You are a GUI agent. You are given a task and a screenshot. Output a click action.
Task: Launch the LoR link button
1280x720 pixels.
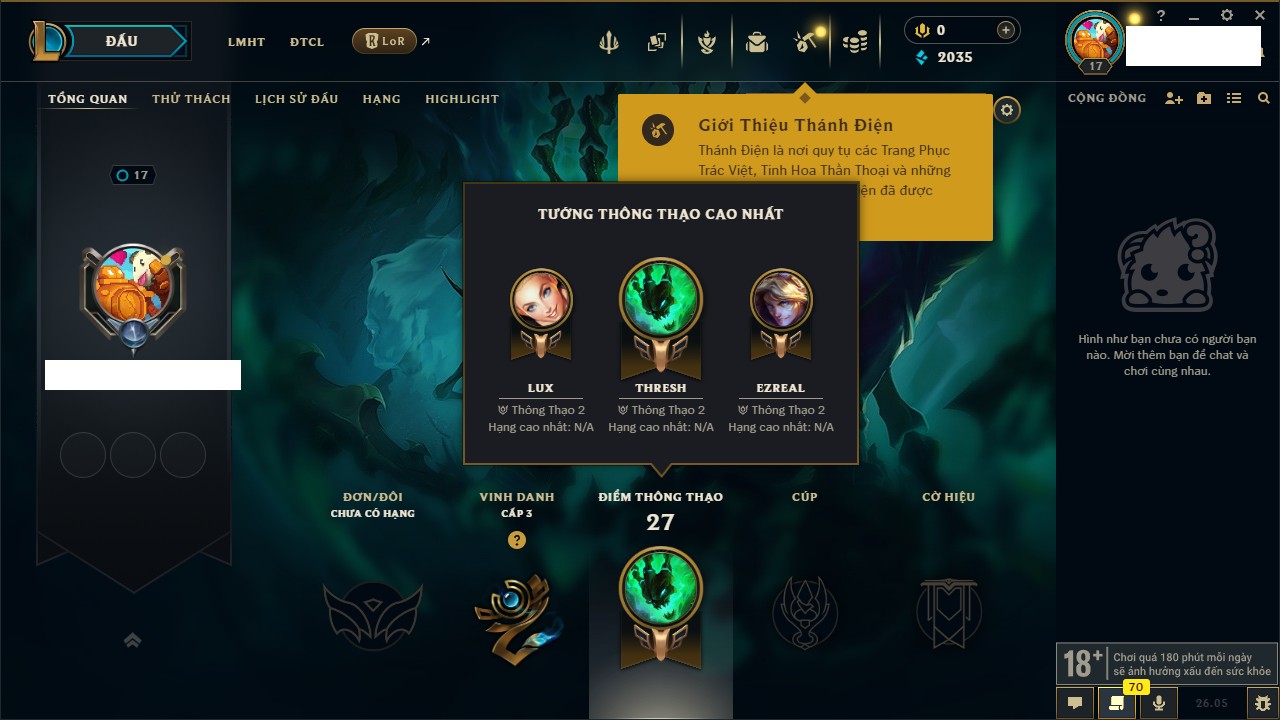coord(384,41)
